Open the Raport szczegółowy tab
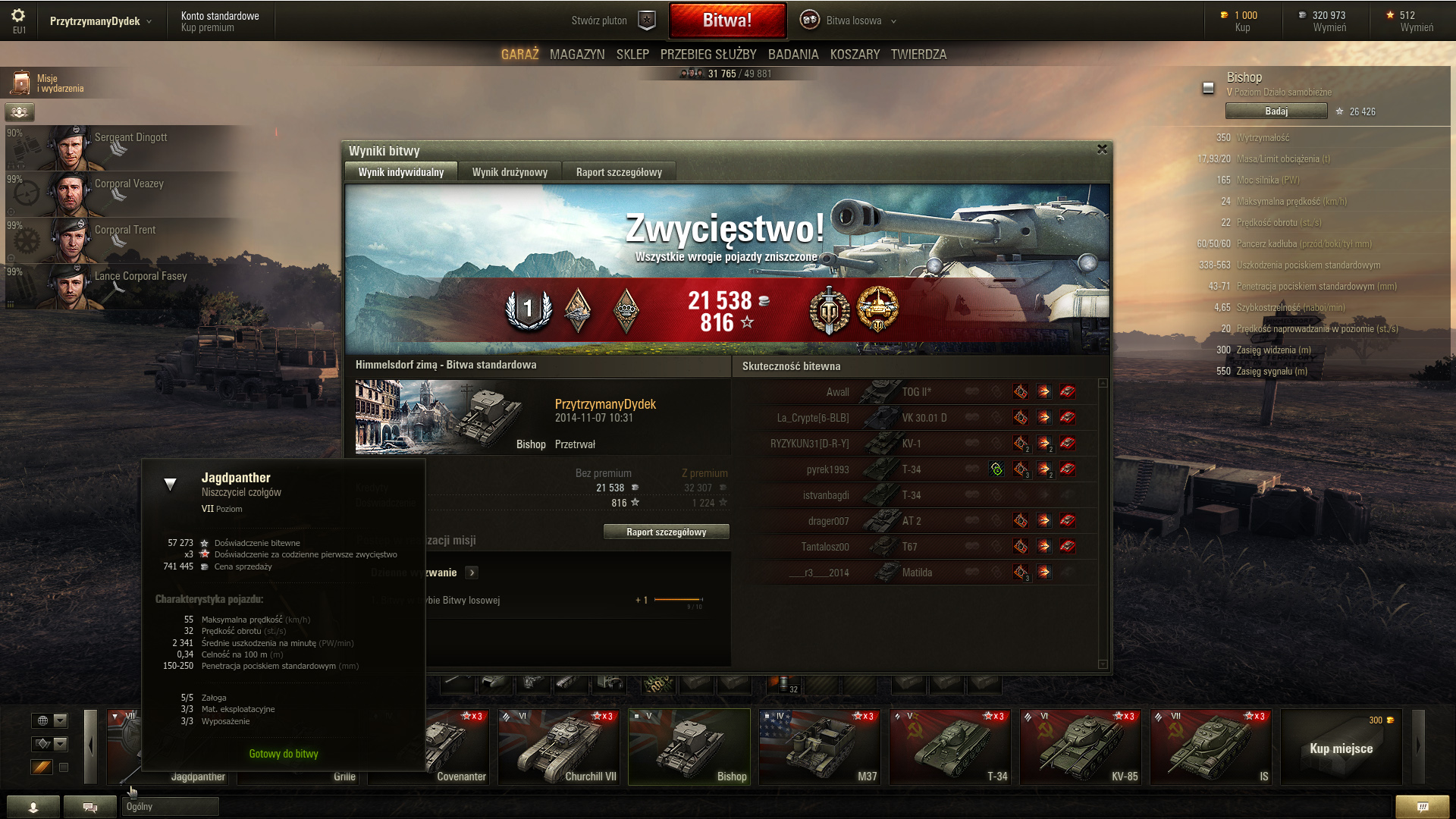The image size is (1456, 819). pos(619,172)
